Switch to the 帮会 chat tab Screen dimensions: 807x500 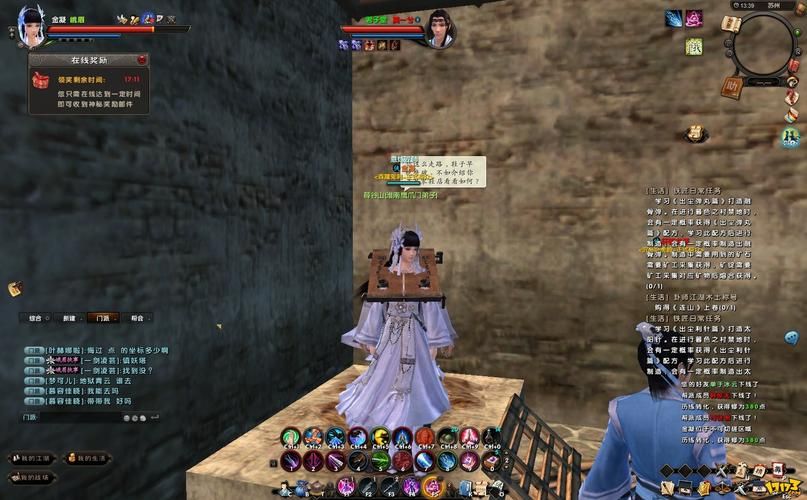136,317
